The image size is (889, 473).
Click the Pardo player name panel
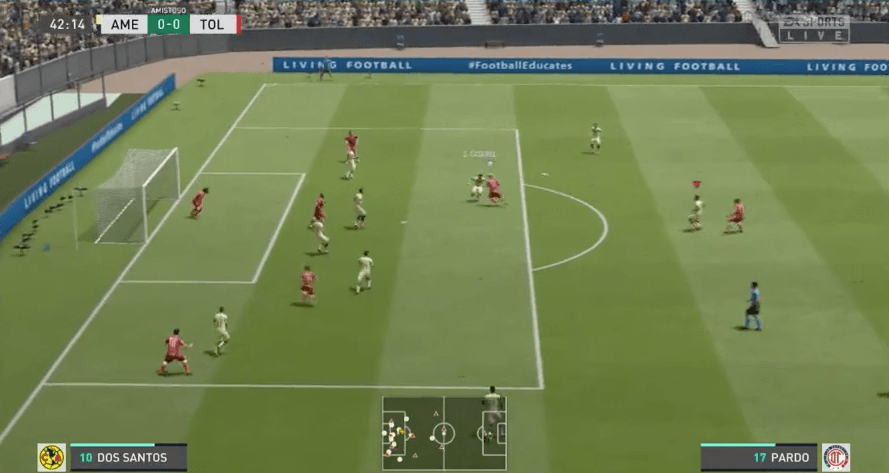(x=759, y=458)
